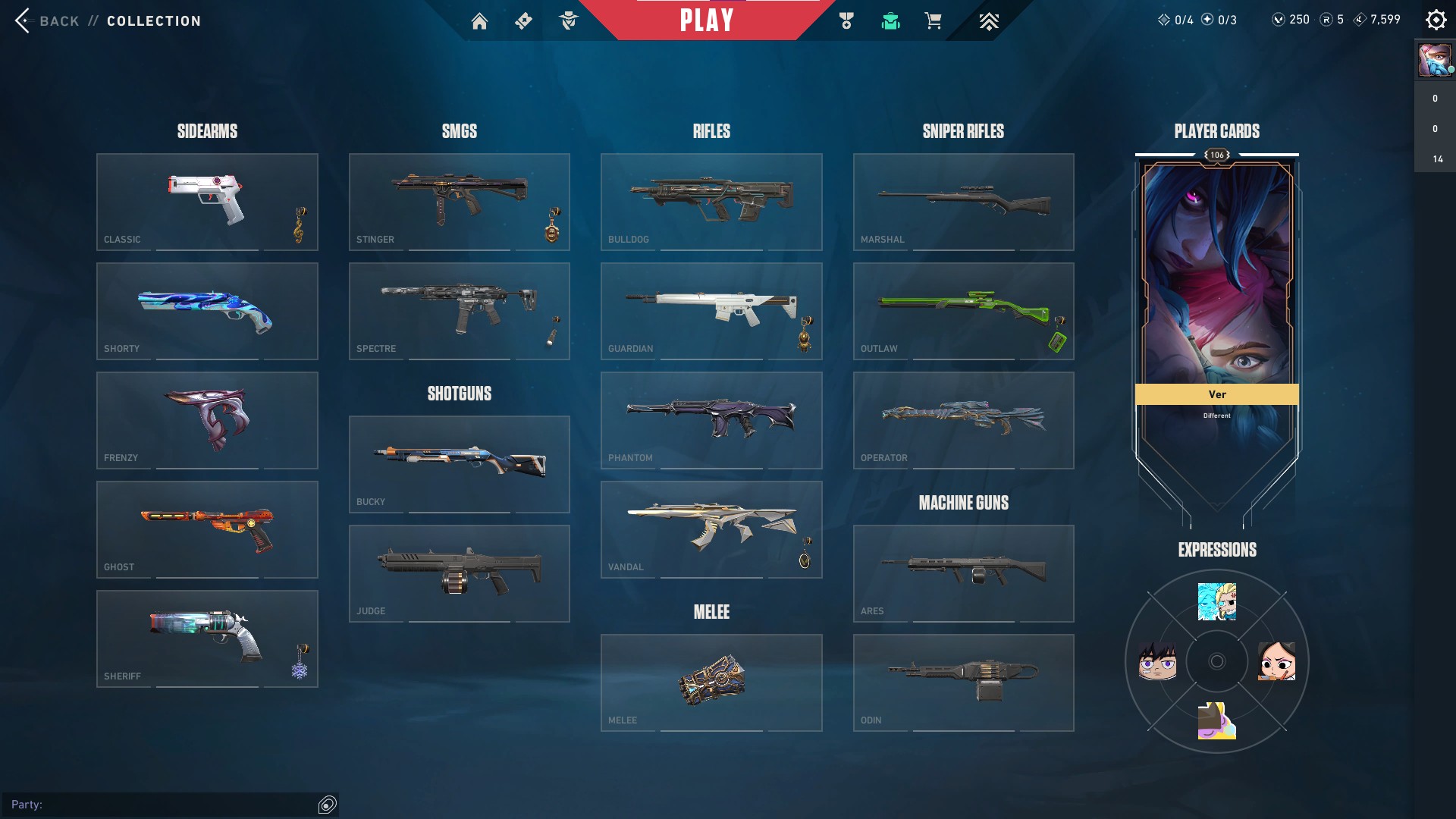The height and width of the screenshot is (819, 1456).
Task: Open the Melee weapon slot
Action: click(x=711, y=682)
